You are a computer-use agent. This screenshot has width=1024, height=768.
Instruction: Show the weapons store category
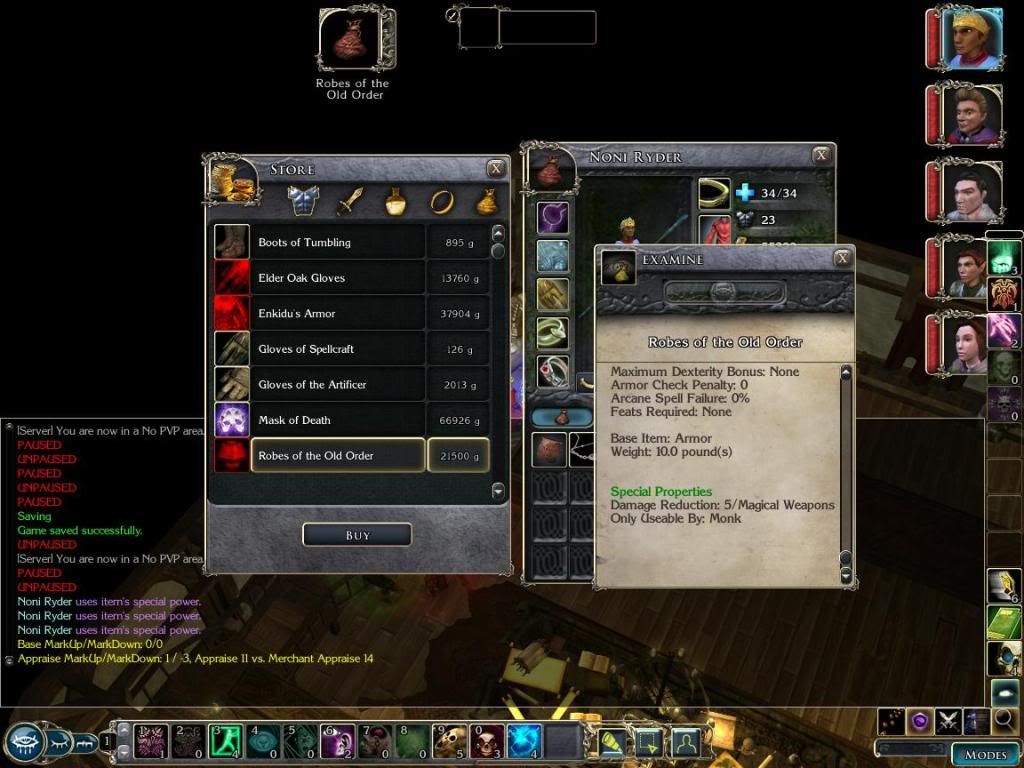(x=349, y=201)
